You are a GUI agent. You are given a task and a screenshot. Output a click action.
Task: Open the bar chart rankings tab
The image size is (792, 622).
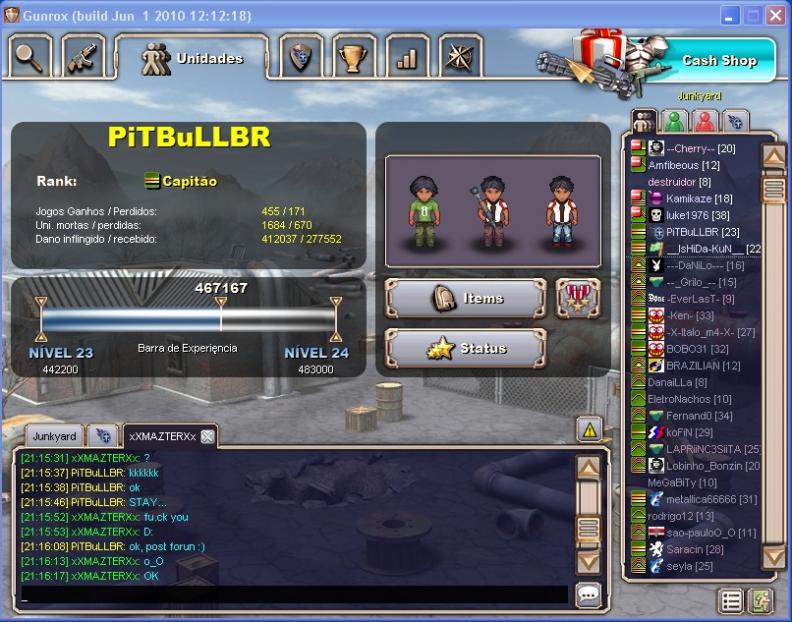pos(405,57)
